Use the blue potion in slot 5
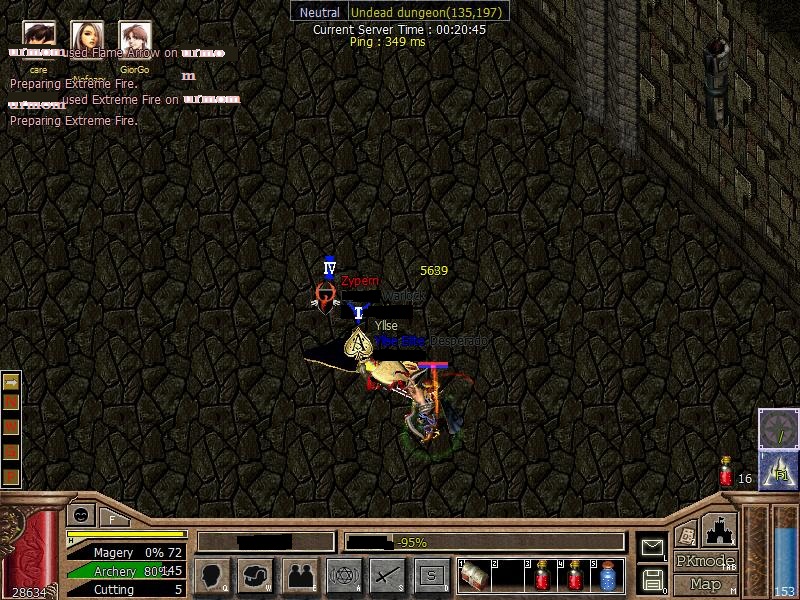800x600 pixels. (x=608, y=575)
